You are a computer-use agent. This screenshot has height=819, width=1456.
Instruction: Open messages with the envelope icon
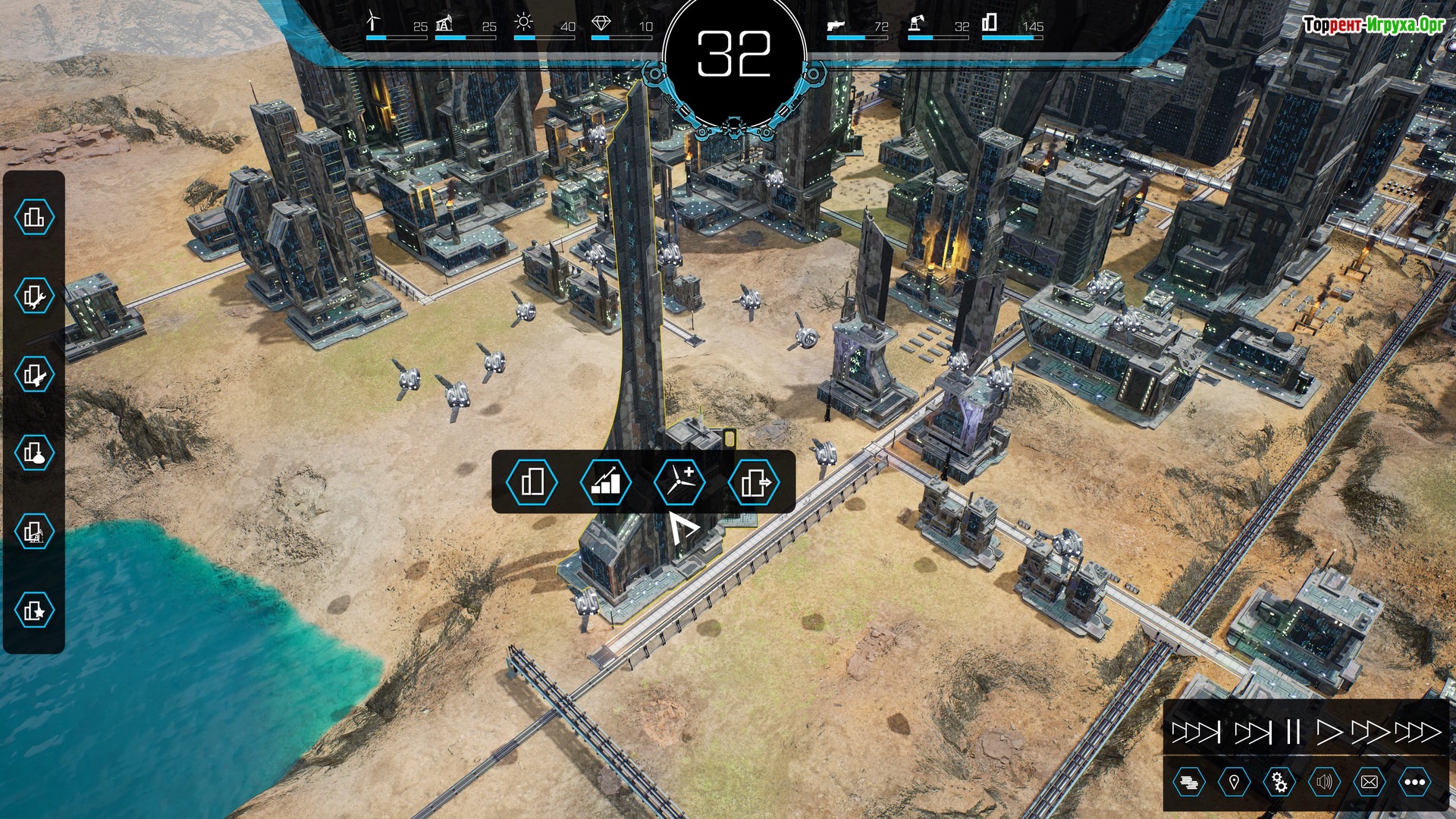[x=1370, y=782]
